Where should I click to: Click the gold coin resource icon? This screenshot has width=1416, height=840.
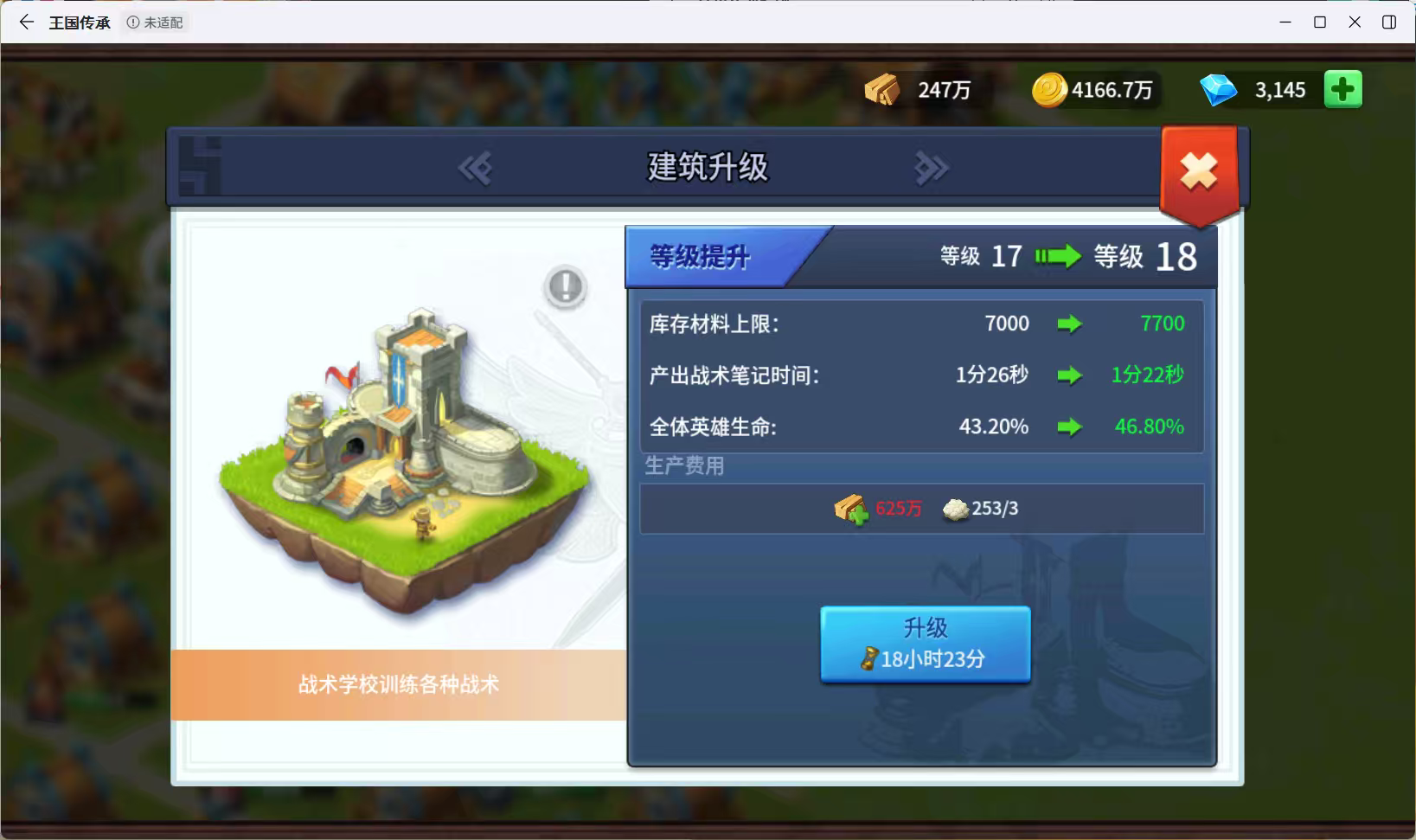click(1051, 88)
